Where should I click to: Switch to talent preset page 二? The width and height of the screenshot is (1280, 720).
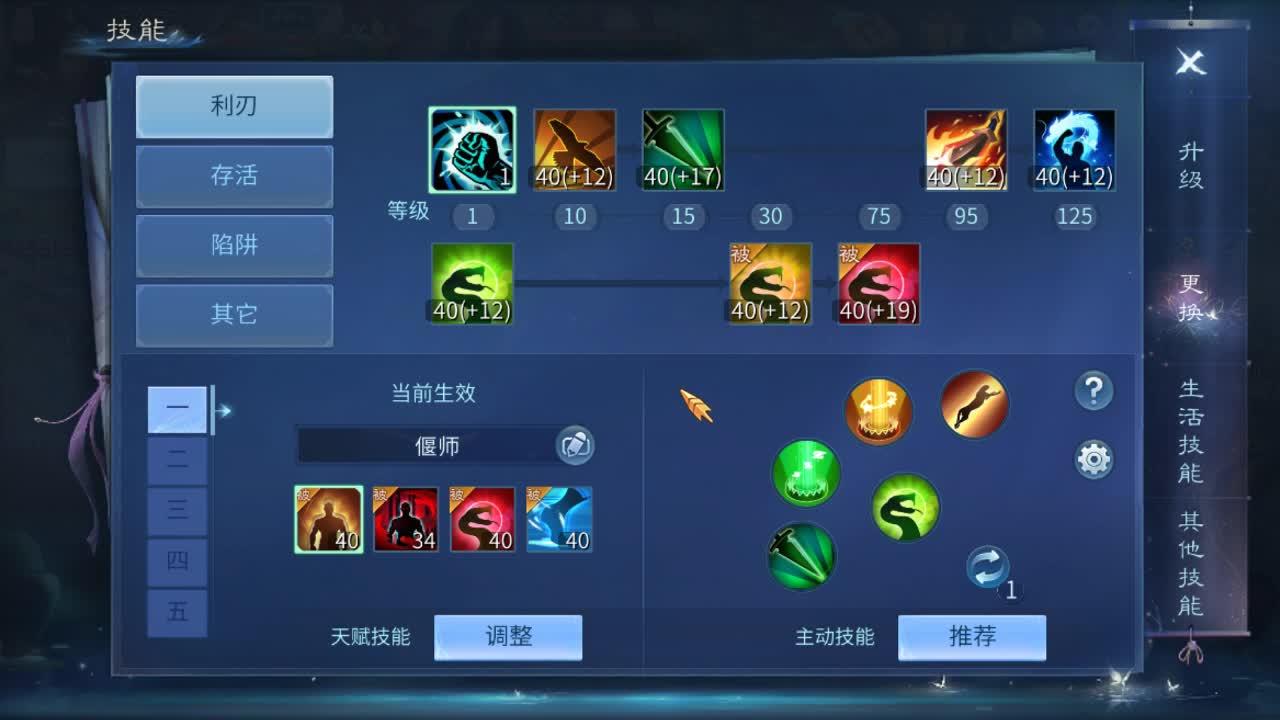tap(177, 460)
